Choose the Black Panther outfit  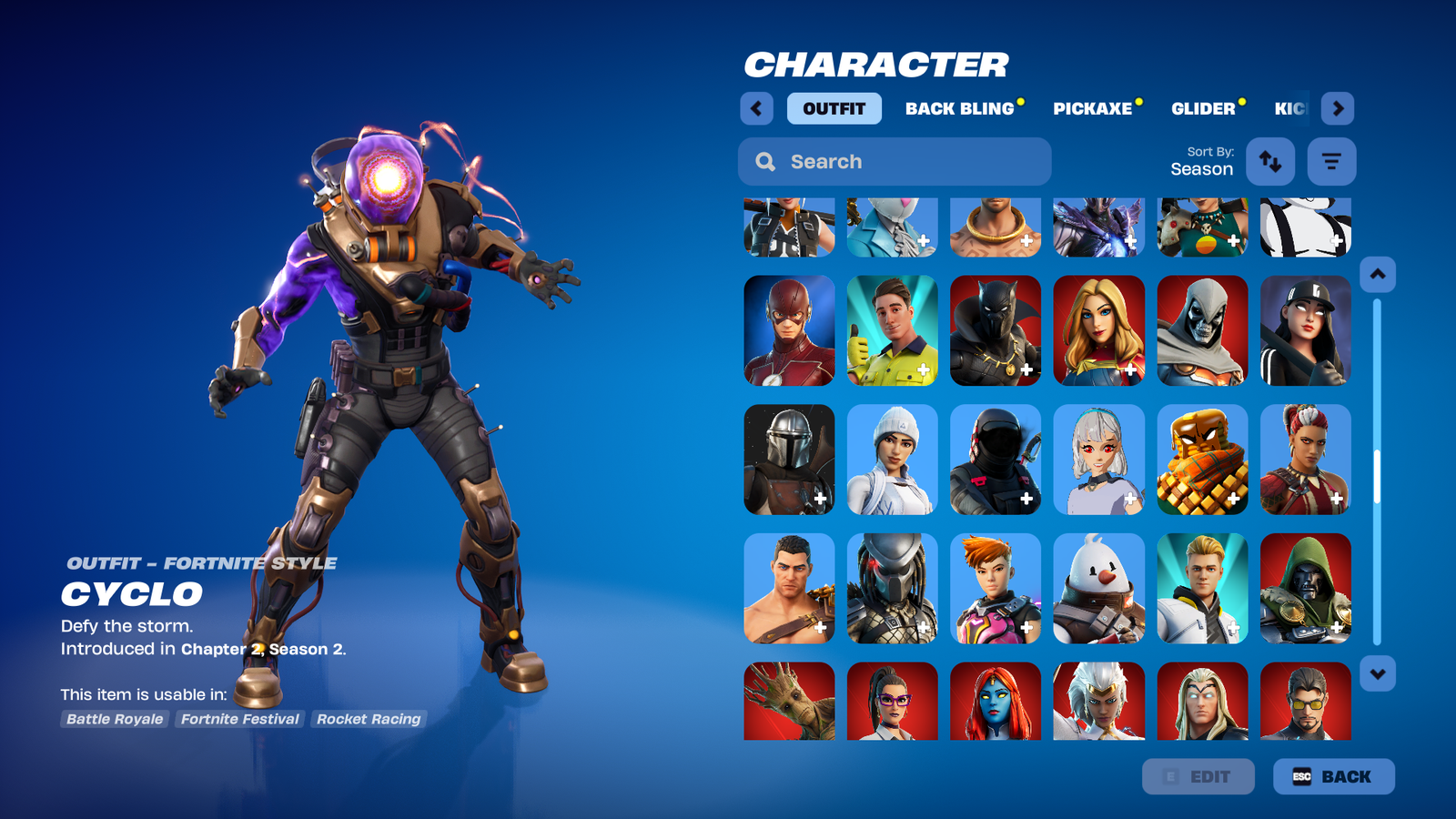[996, 331]
